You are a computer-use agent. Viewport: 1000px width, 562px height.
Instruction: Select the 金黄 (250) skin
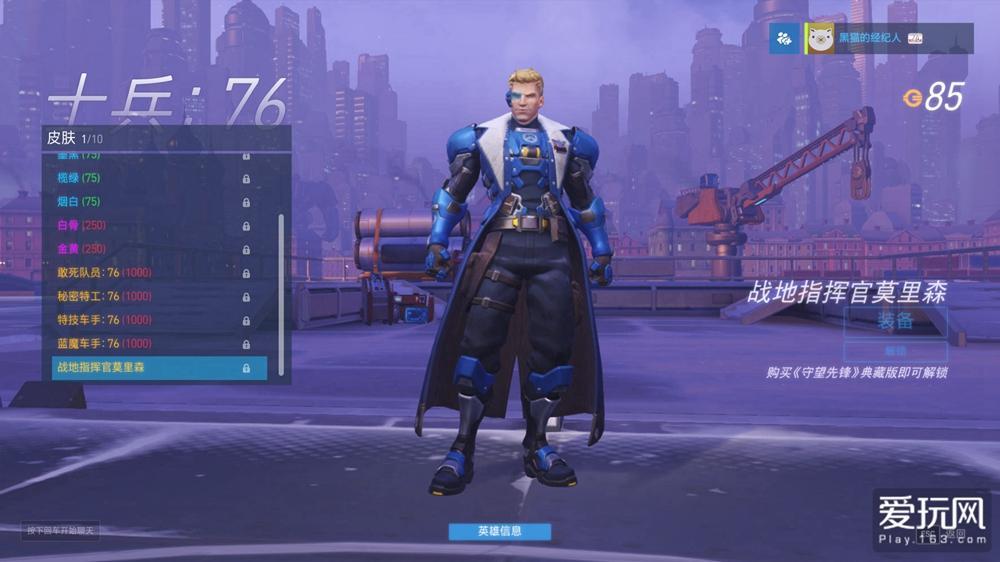coord(150,249)
